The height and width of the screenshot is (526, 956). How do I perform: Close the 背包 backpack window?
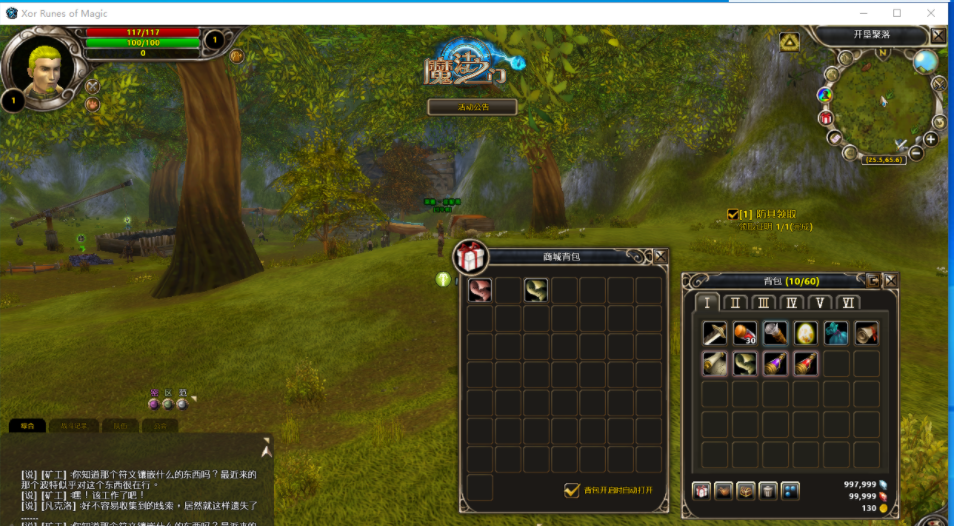890,281
